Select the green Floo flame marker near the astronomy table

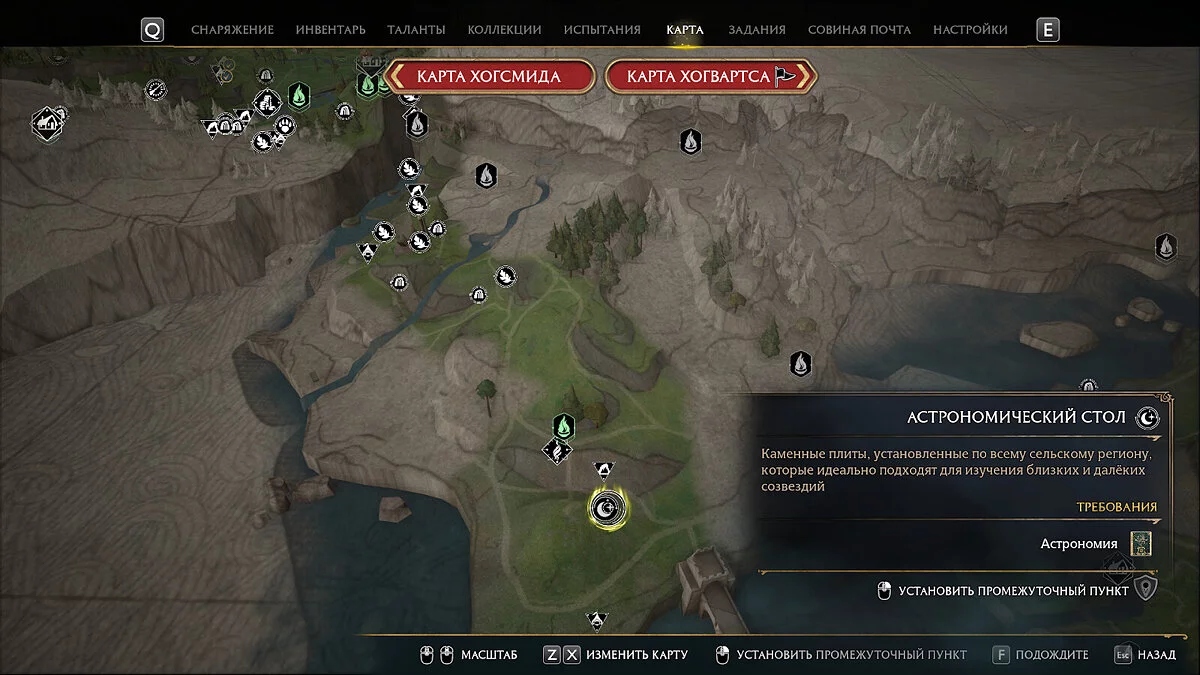coord(564,427)
